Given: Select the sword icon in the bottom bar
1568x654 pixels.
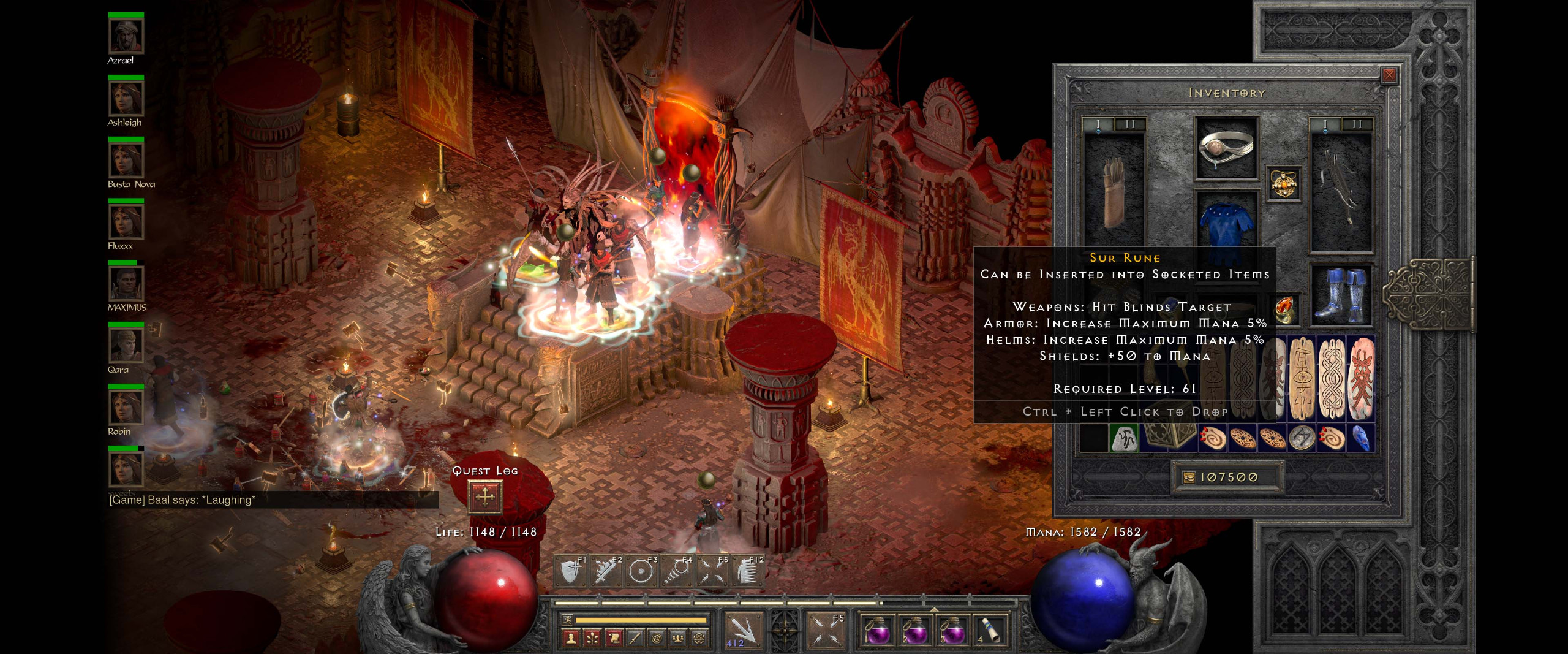Looking at the screenshot, I should click(x=636, y=640).
